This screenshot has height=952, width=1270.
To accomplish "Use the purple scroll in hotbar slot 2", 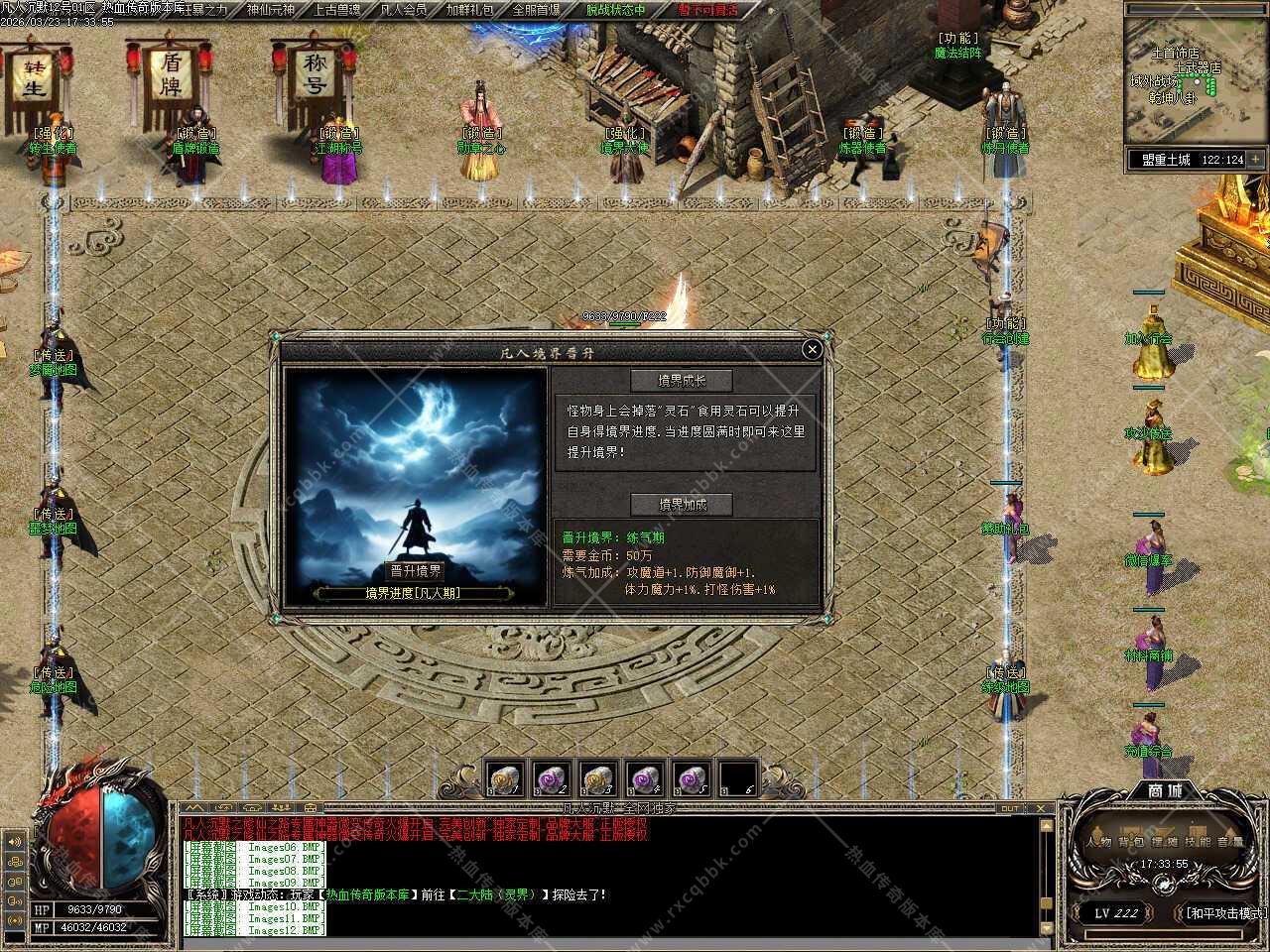I will [550, 779].
